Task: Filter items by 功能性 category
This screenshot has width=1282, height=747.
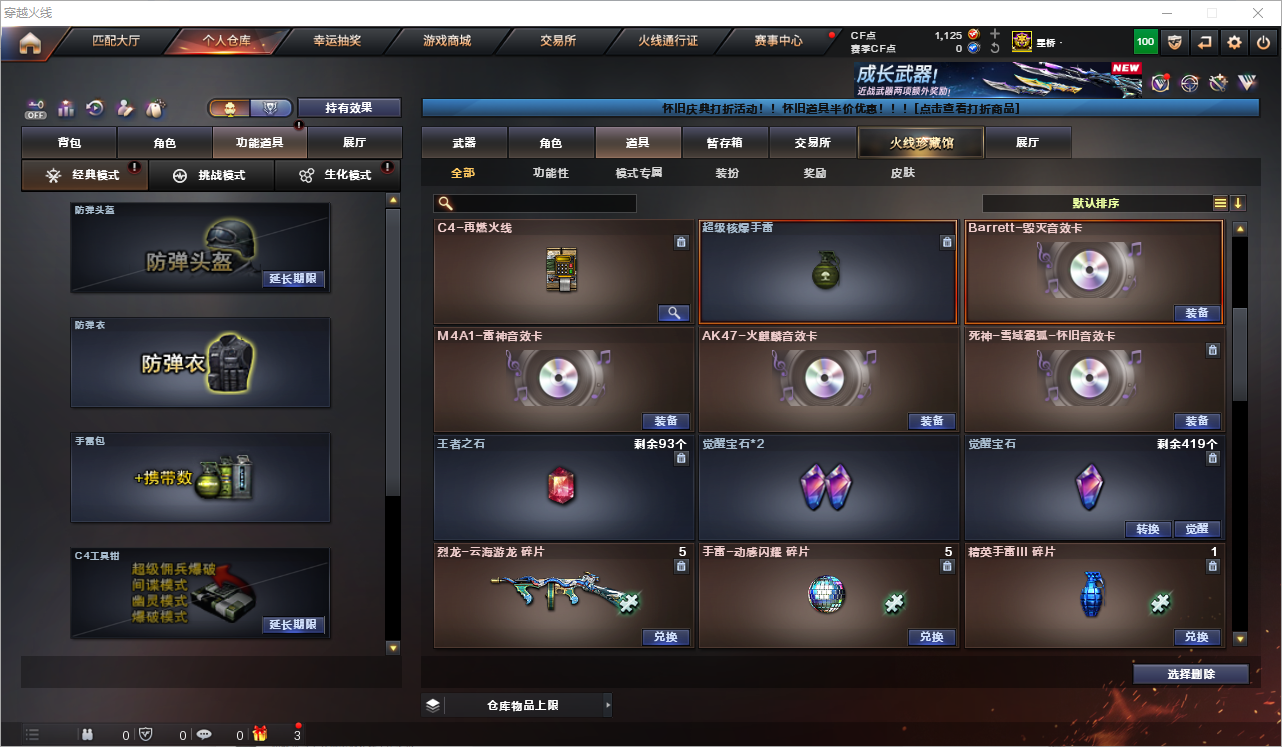Action: click(550, 173)
